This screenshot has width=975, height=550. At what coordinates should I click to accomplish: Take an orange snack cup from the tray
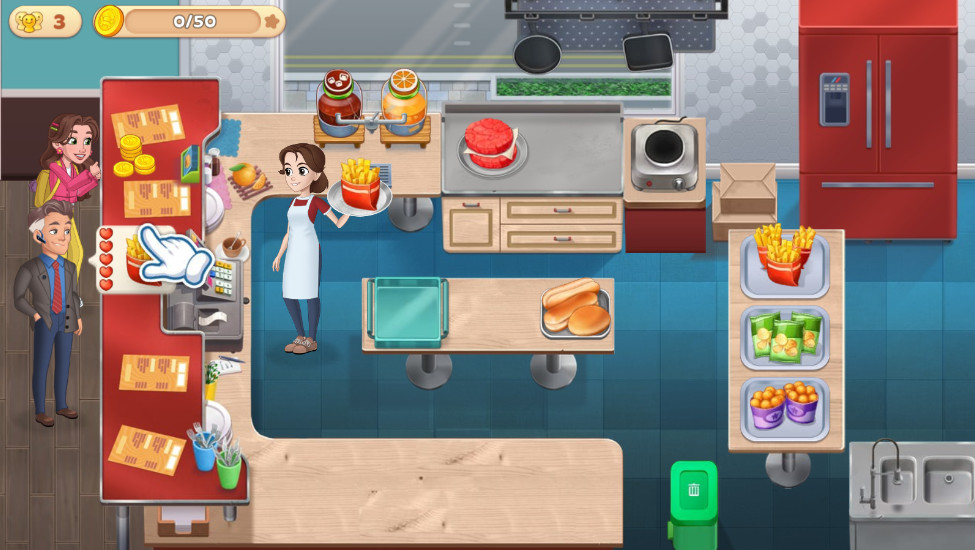coord(784,405)
